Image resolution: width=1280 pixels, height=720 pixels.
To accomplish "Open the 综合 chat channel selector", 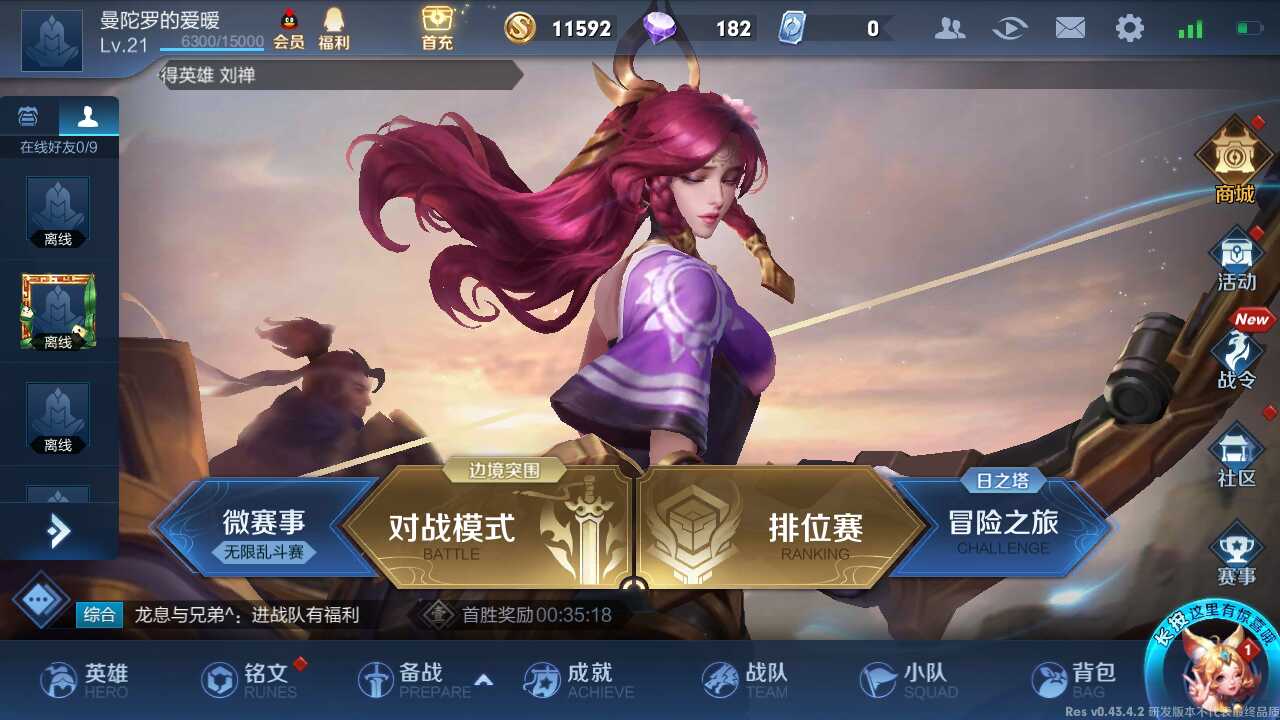I will pyautogui.click(x=99, y=616).
